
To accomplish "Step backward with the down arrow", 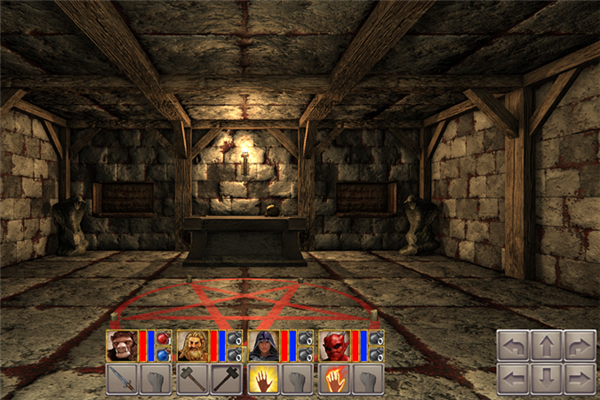I will click(547, 378).
